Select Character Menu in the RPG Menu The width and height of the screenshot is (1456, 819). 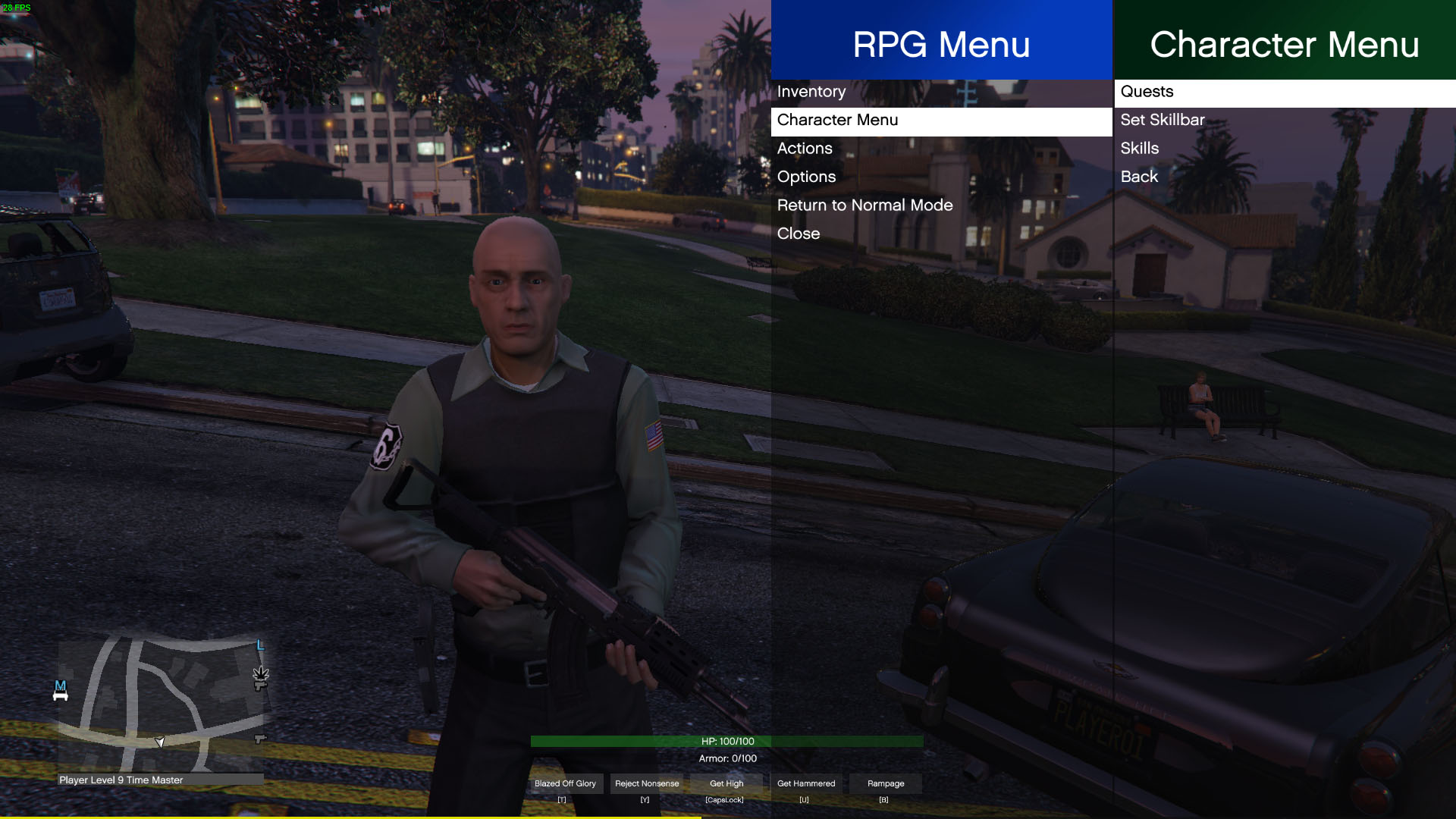point(837,121)
